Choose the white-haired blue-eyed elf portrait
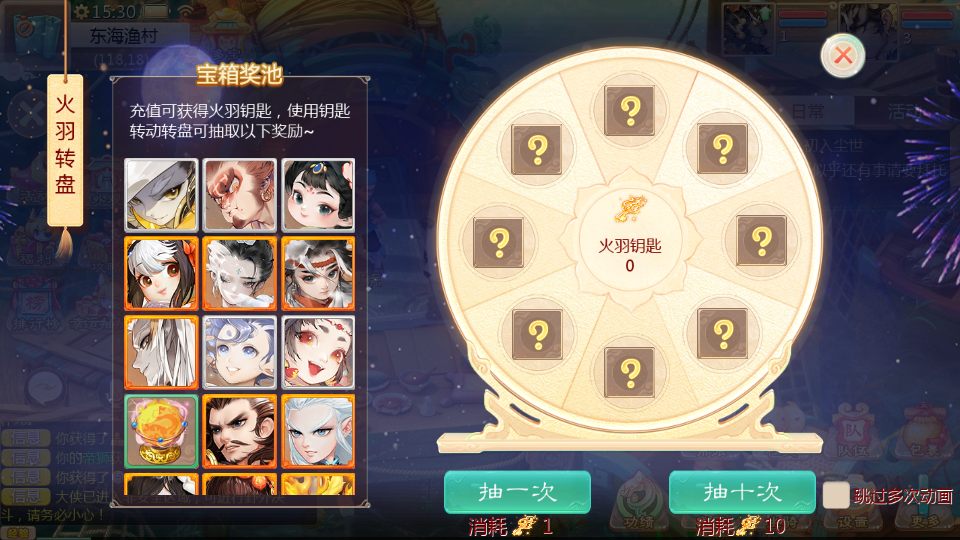Screen dimensions: 960x540 317,432
